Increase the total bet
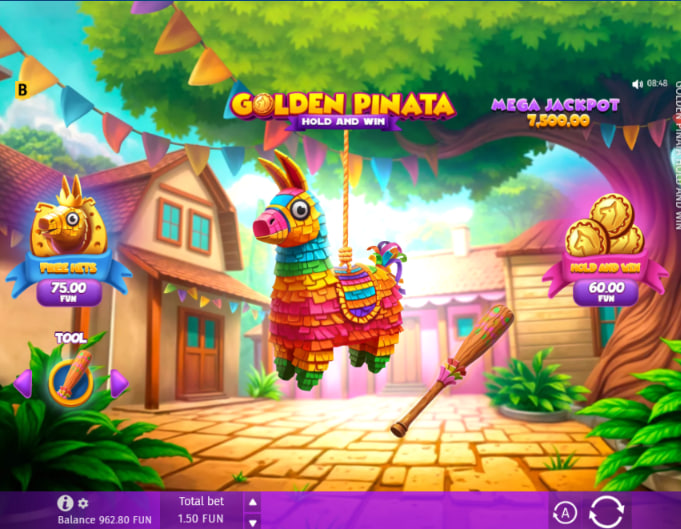The image size is (681, 529). click(252, 502)
